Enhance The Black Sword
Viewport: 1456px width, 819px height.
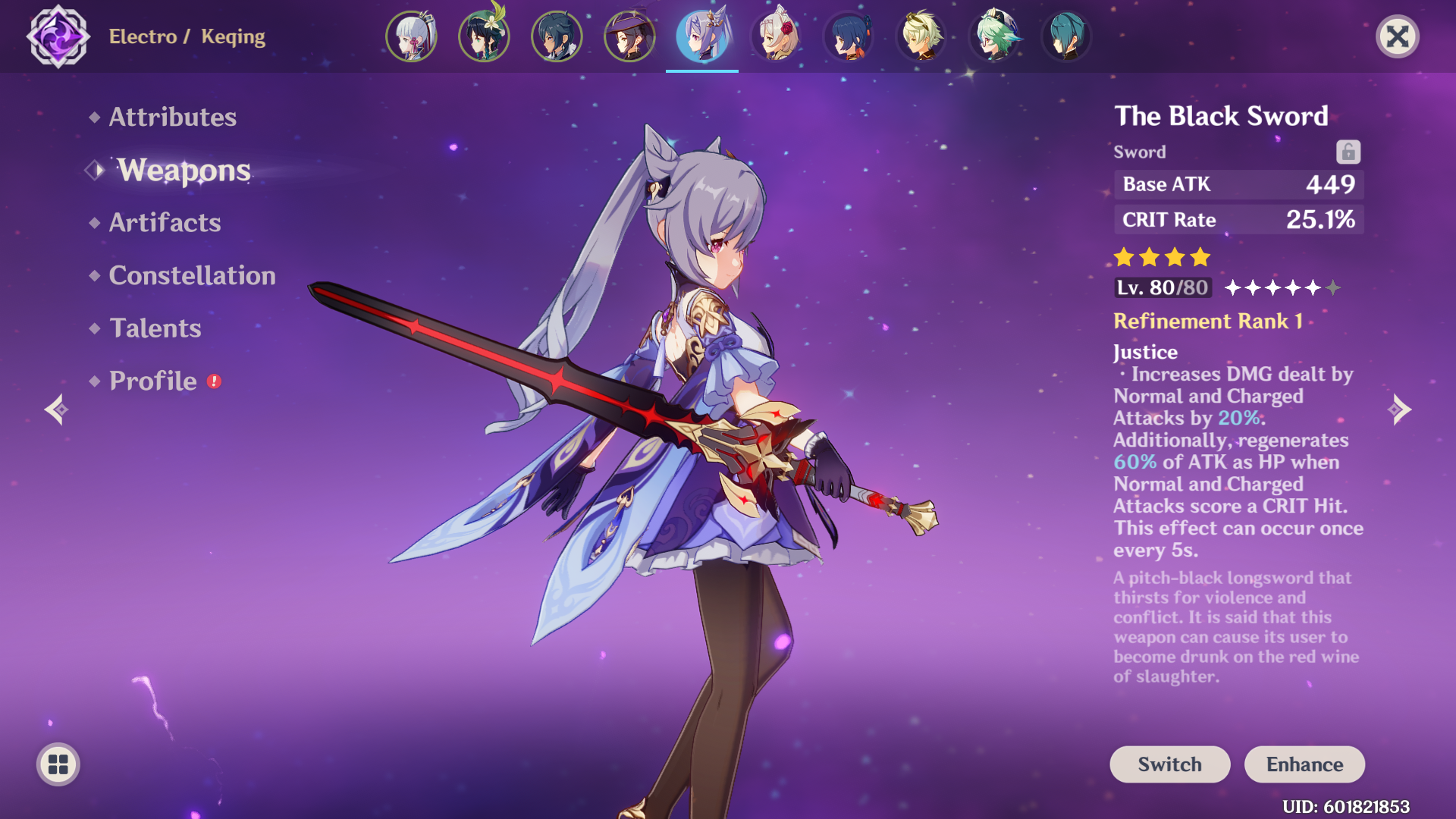pyautogui.click(x=1304, y=764)
